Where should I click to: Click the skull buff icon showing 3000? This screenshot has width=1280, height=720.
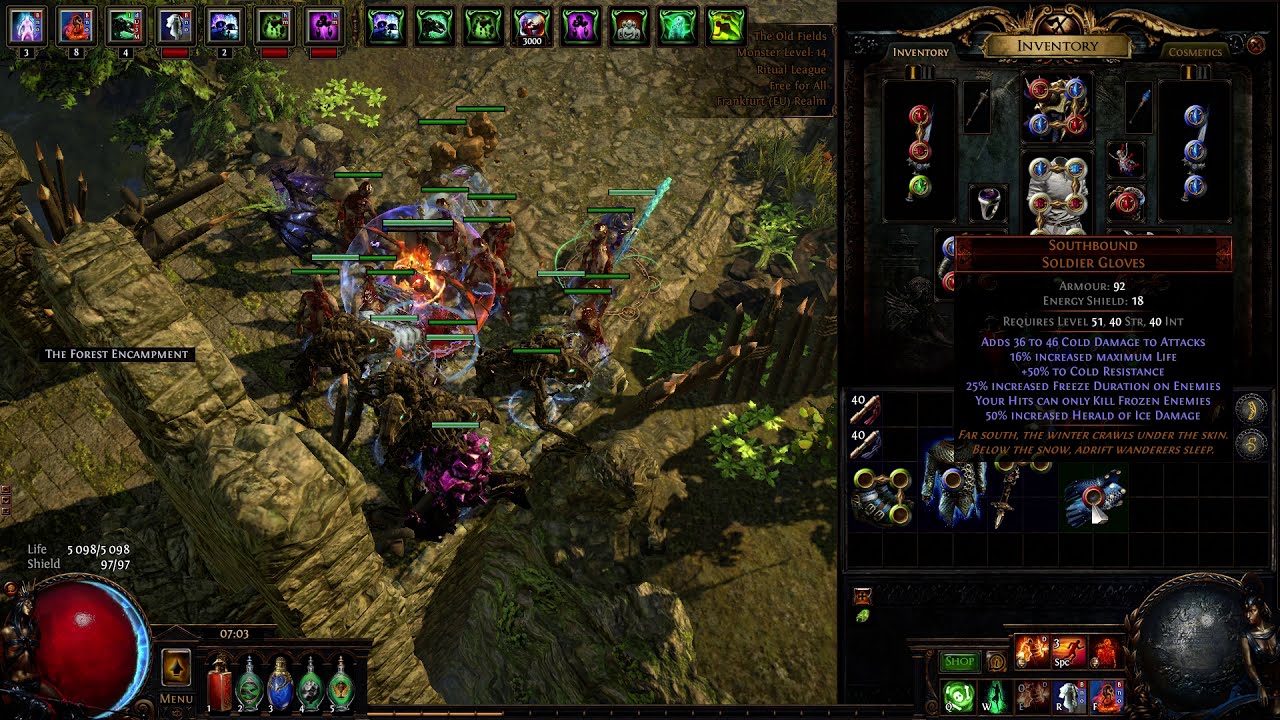[531, 27]
